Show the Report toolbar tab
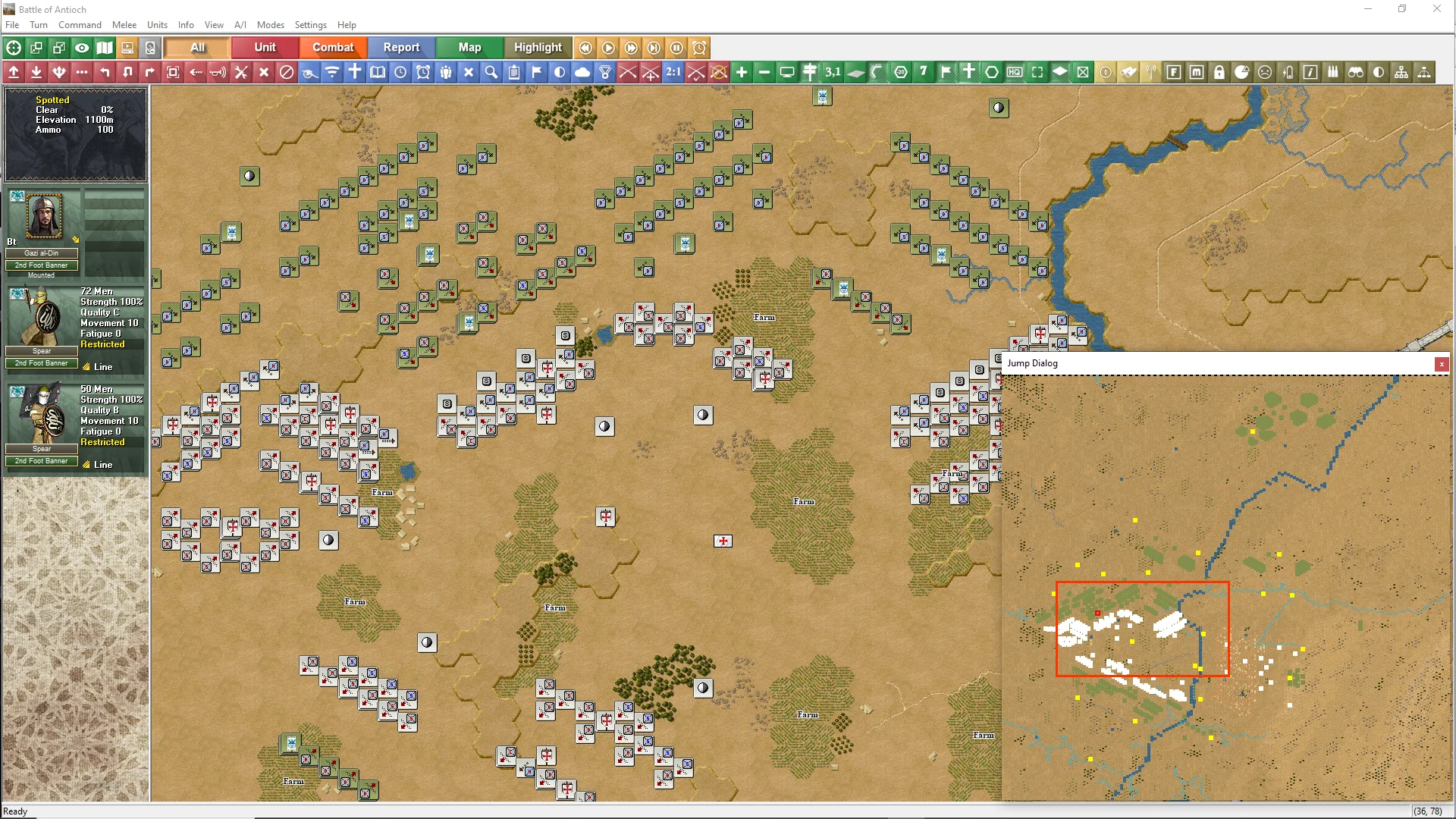This screenshot has width=1456, height=819. 401,47
